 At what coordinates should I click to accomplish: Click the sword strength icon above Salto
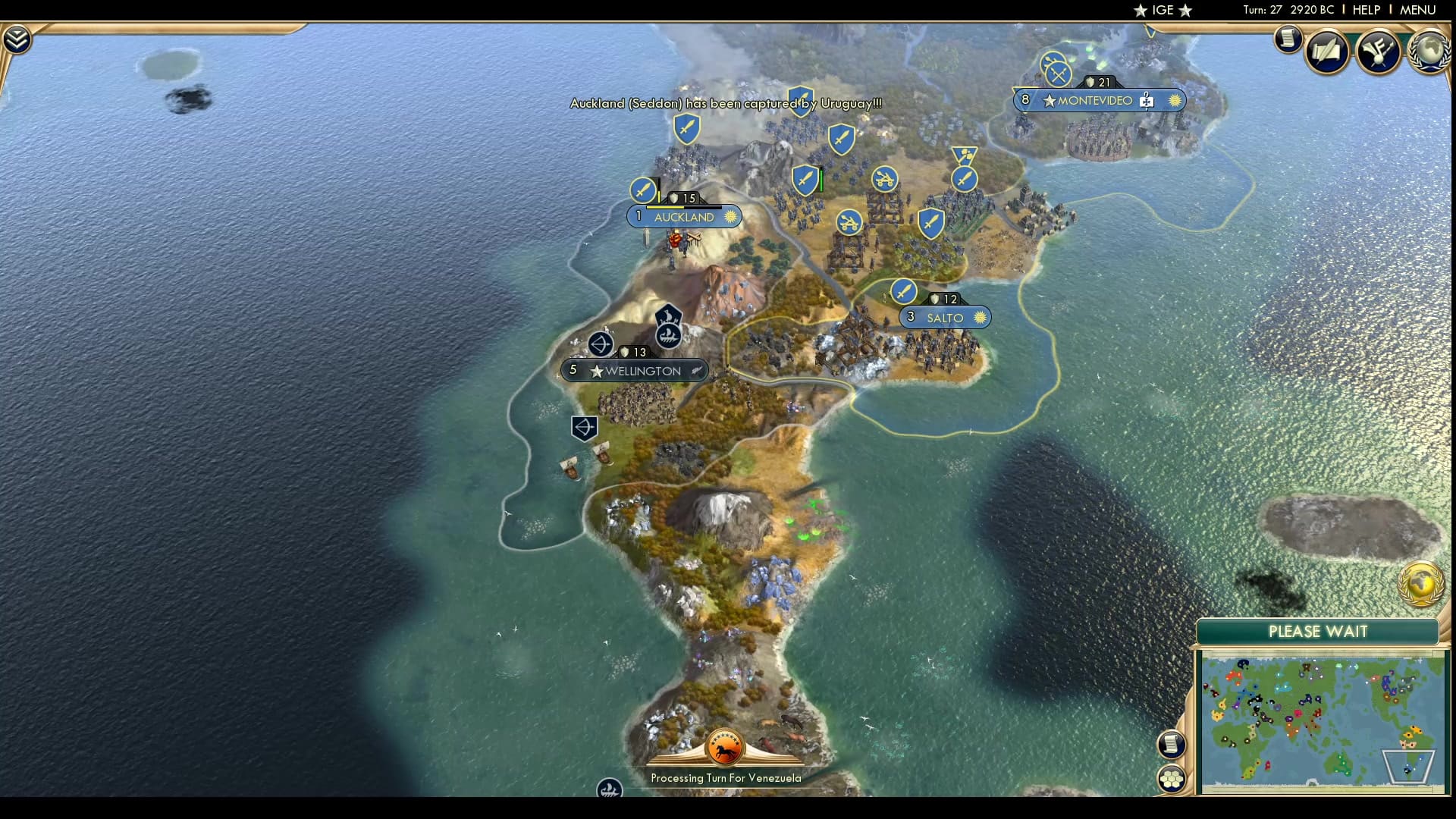(x=902, y=291)
